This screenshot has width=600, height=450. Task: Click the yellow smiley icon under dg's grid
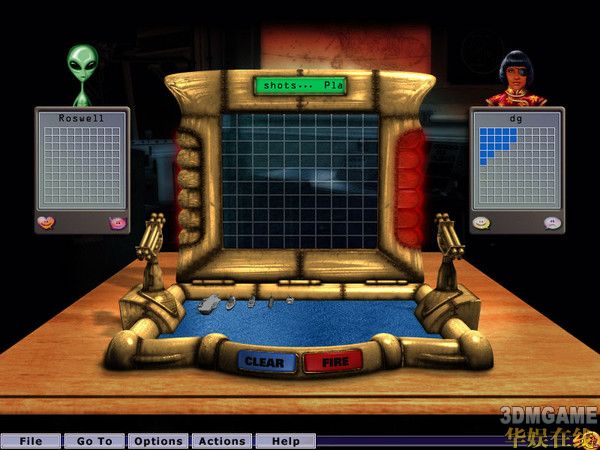(481, 222)
